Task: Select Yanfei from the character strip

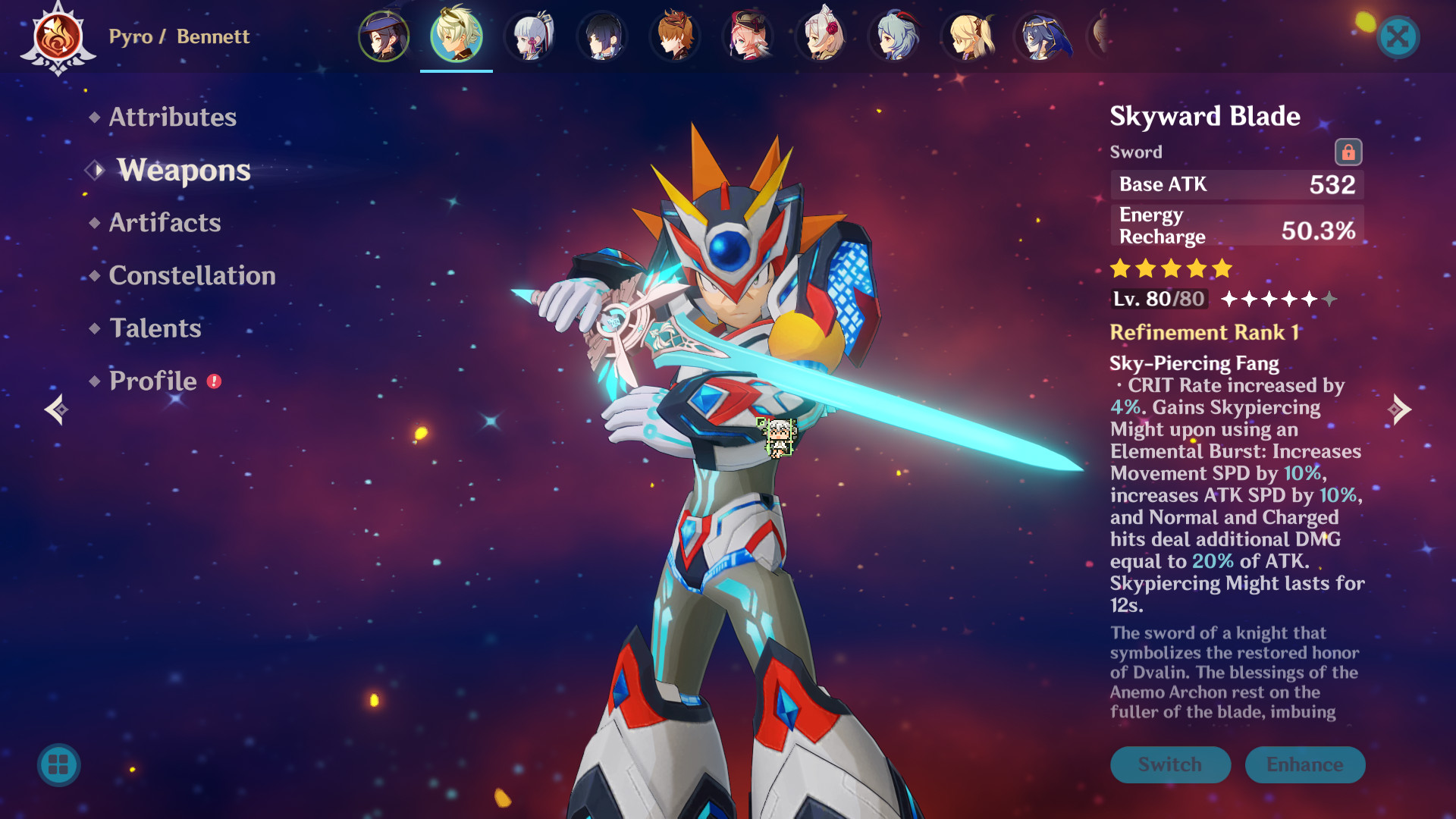Action: click(748, 36)
